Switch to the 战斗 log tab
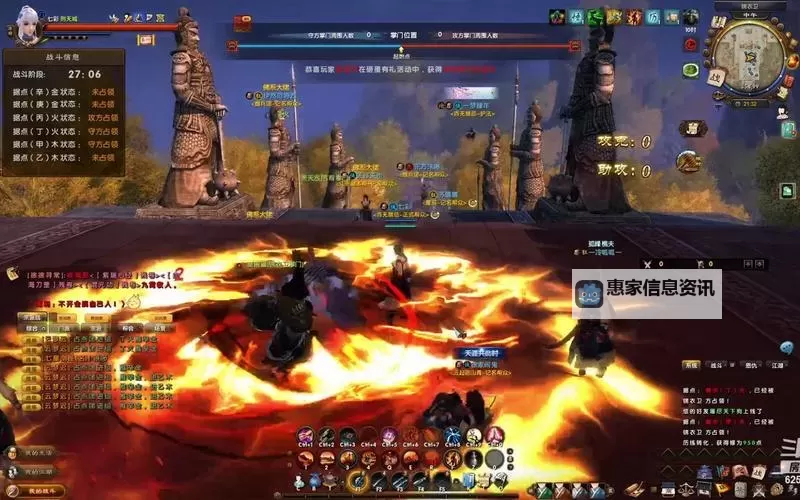 click(716, 366)
